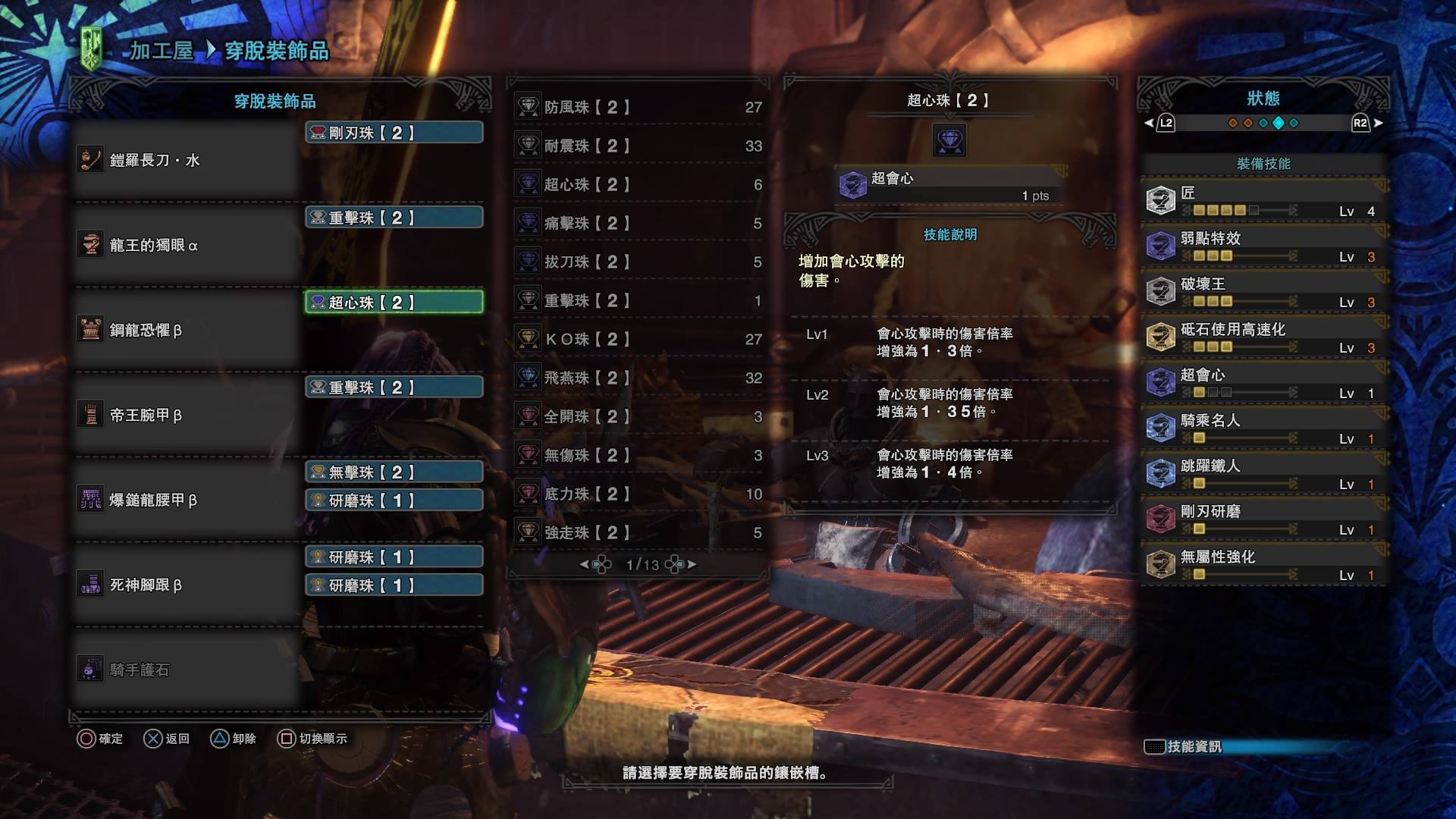Image resolution: width=1456 pixels, height=819 pixels.
Task: Pick 全開珠【2】 from the jewel list
Action: (x=638, y=417)
